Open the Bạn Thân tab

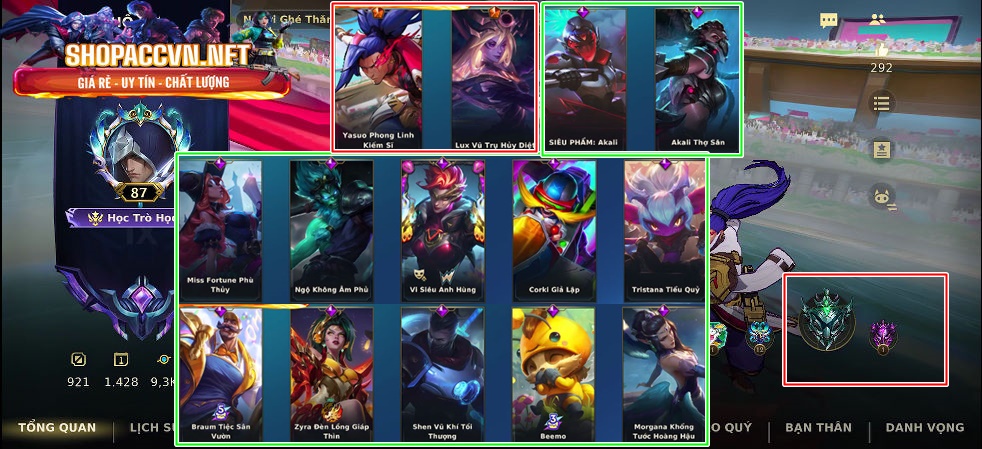click(x=818, y=428)
